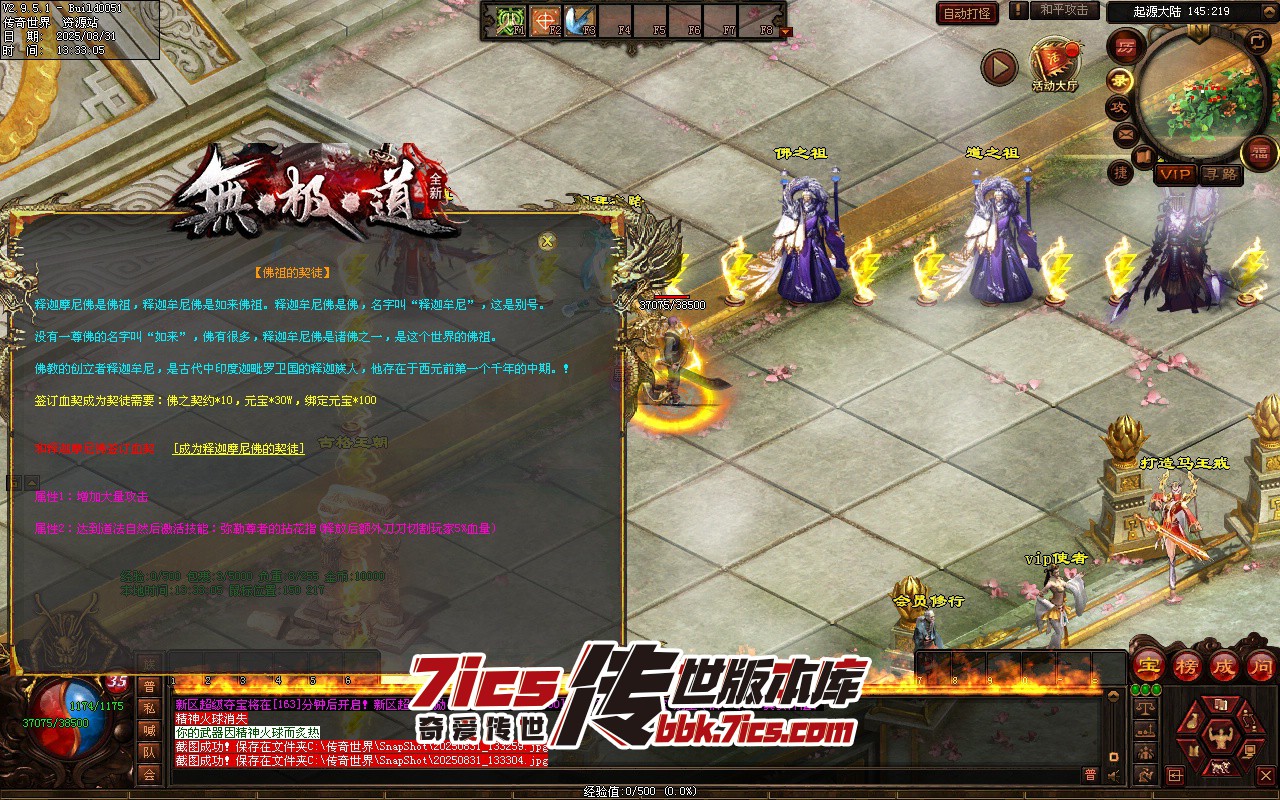Screen dimensions: 1280x800
Task: Activate 寻路 pathfinding button
Action: click(1220, 174)
